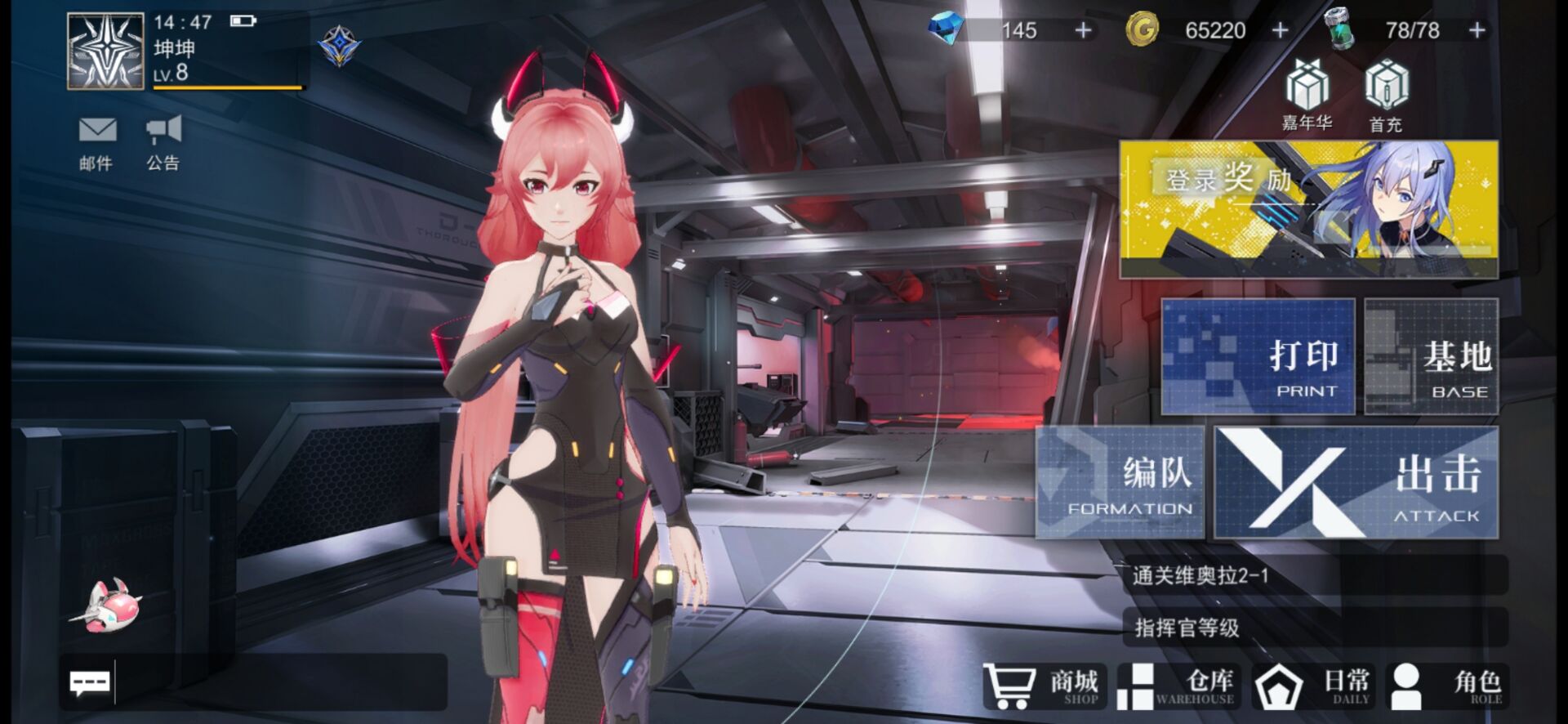Open the 日常 Daily missions
Image resolution: width=1568 pixels, height=724 pixels.
[x=1313, y=685]
